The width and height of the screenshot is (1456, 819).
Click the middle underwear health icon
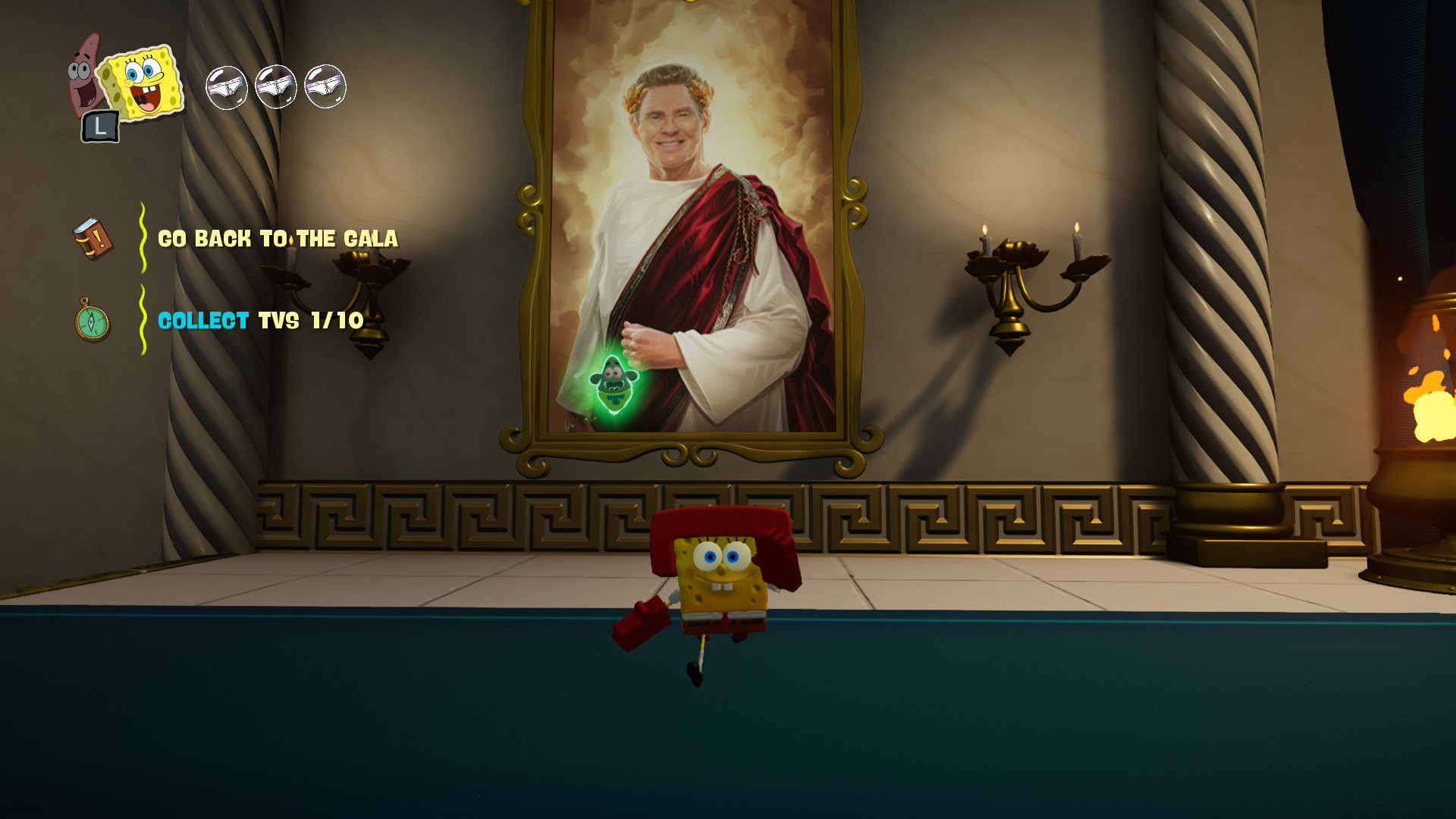pos(275,86)
